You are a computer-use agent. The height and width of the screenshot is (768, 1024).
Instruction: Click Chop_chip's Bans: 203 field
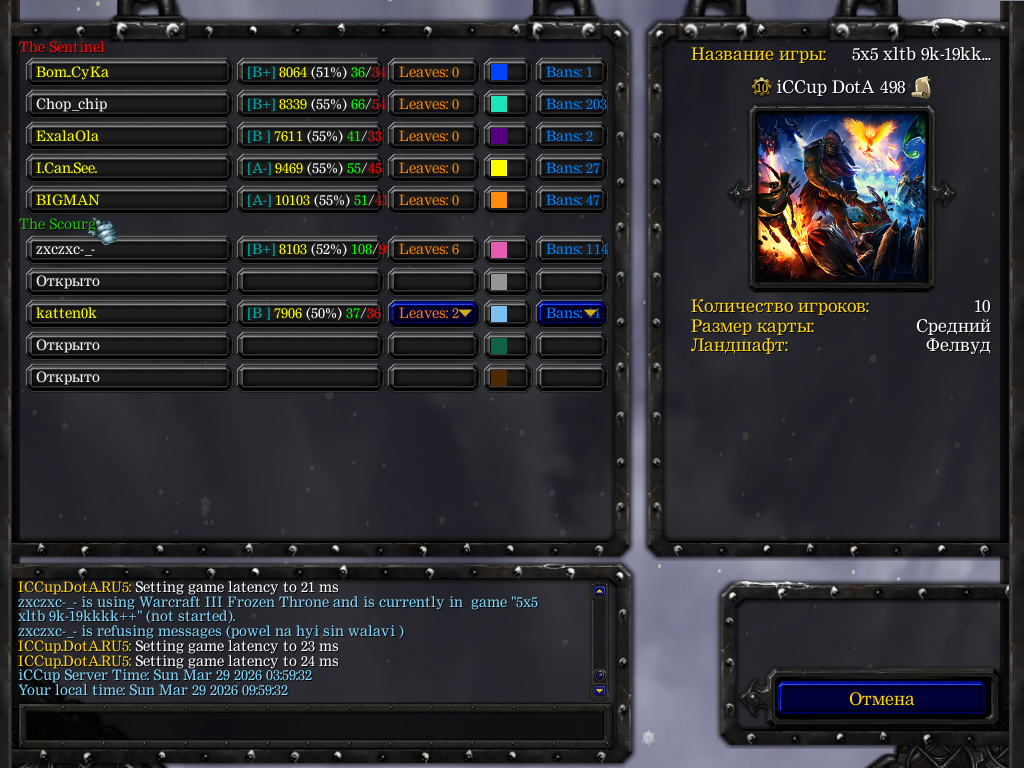[574, 104]
